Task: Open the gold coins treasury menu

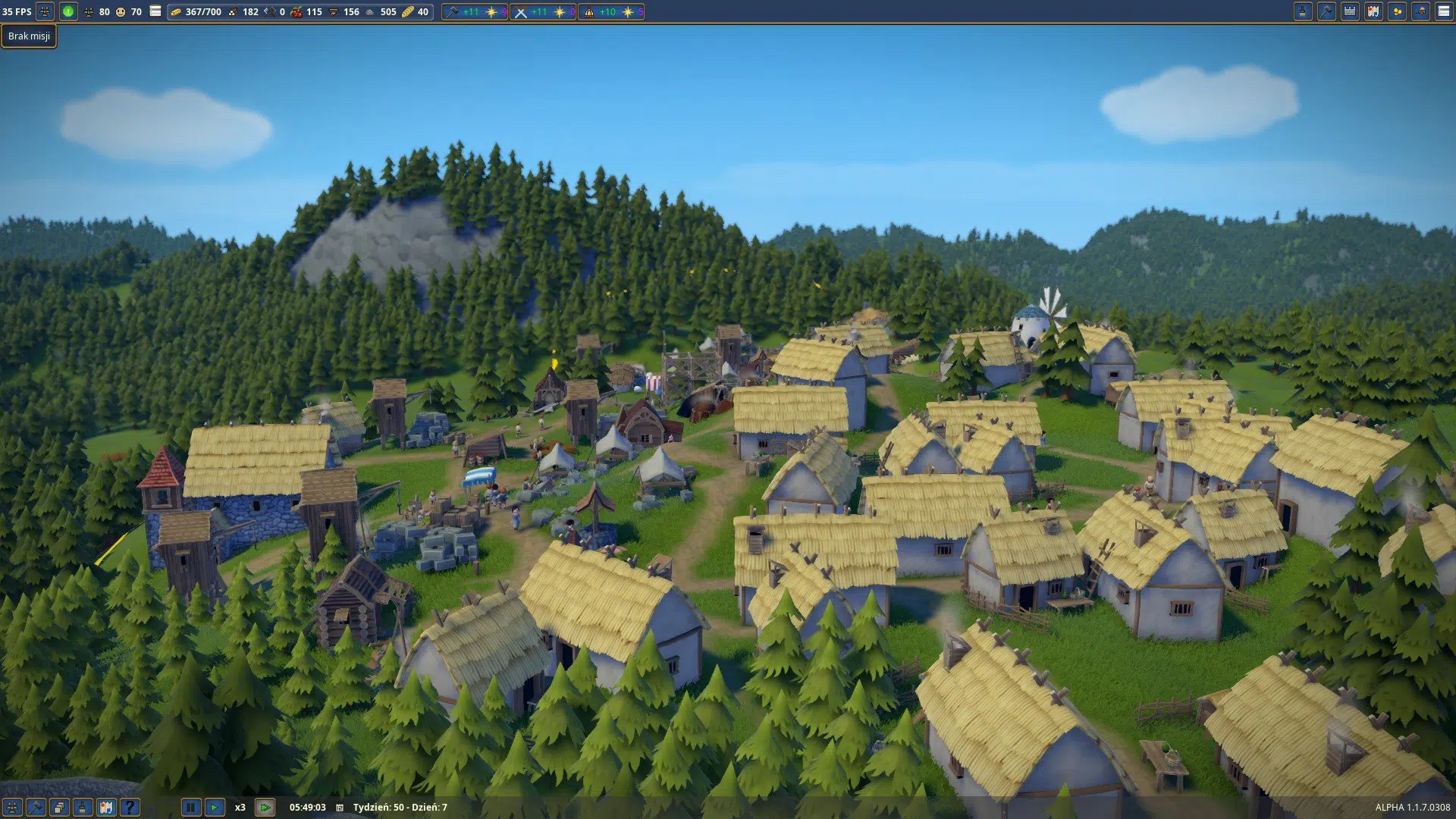Action: point(1397,11)
